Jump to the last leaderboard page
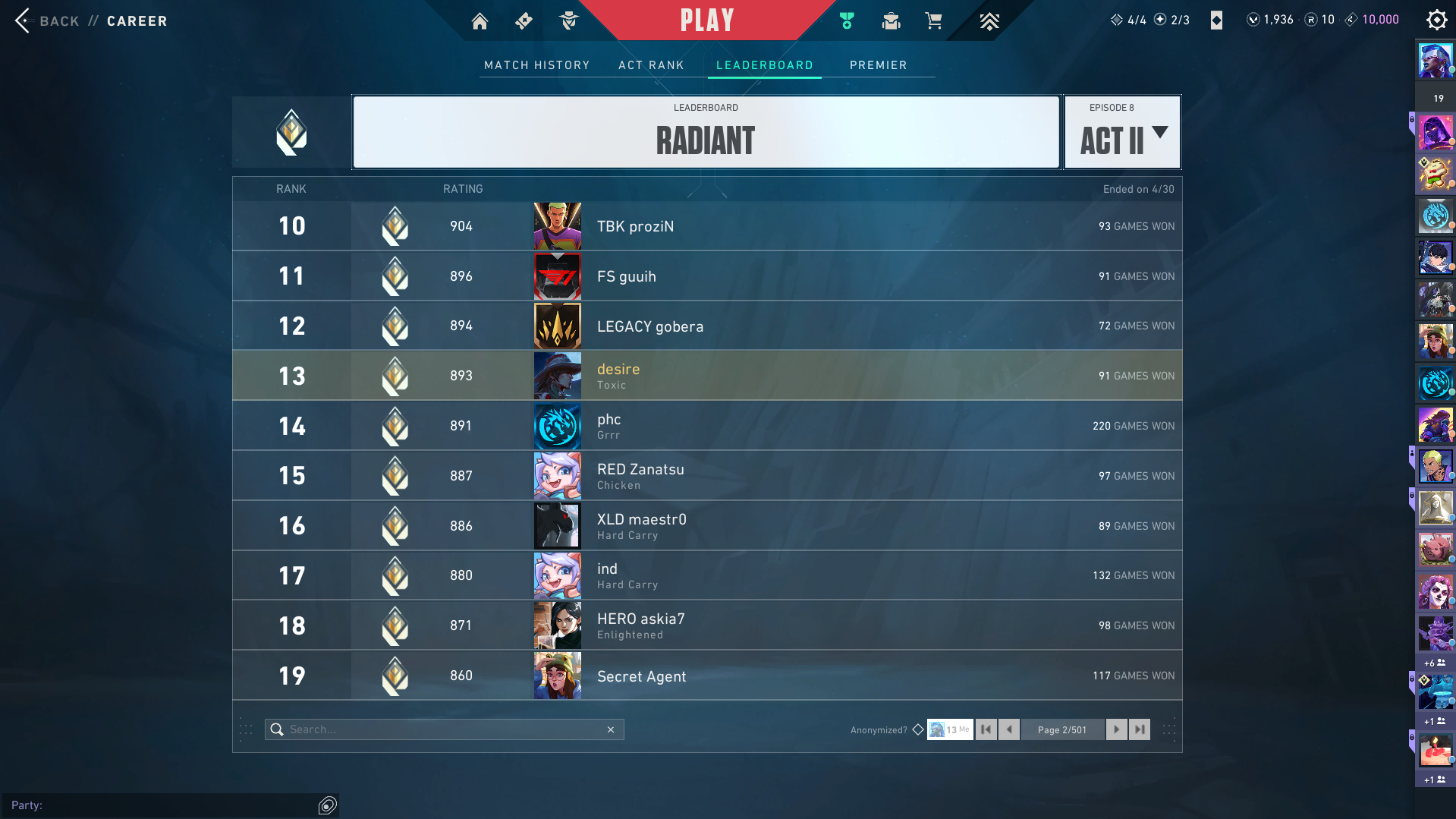 (x=1139, y=729)
